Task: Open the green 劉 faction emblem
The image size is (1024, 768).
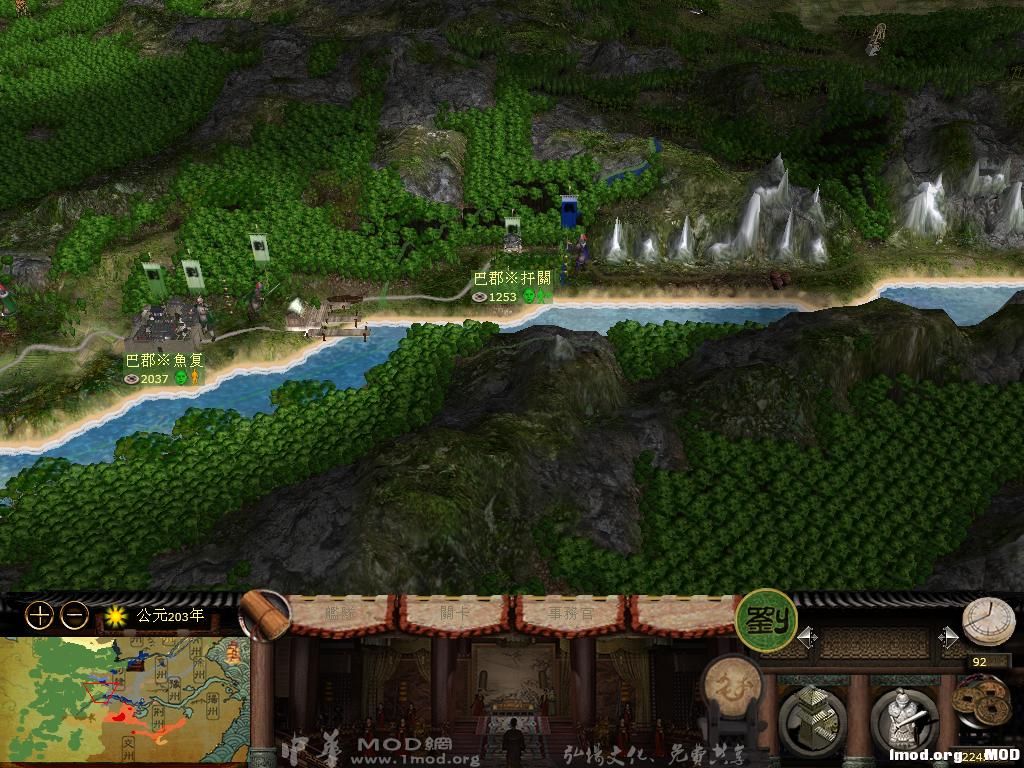Action: (766, 621)
